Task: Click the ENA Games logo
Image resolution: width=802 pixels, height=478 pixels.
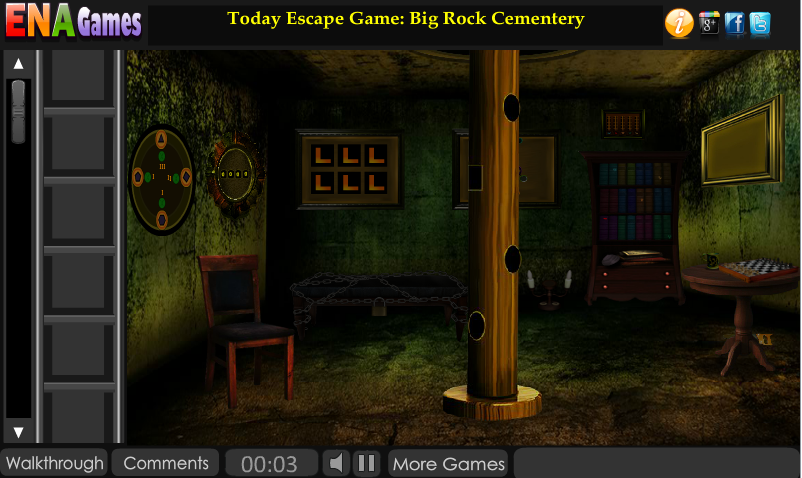Action: point(74,22)
